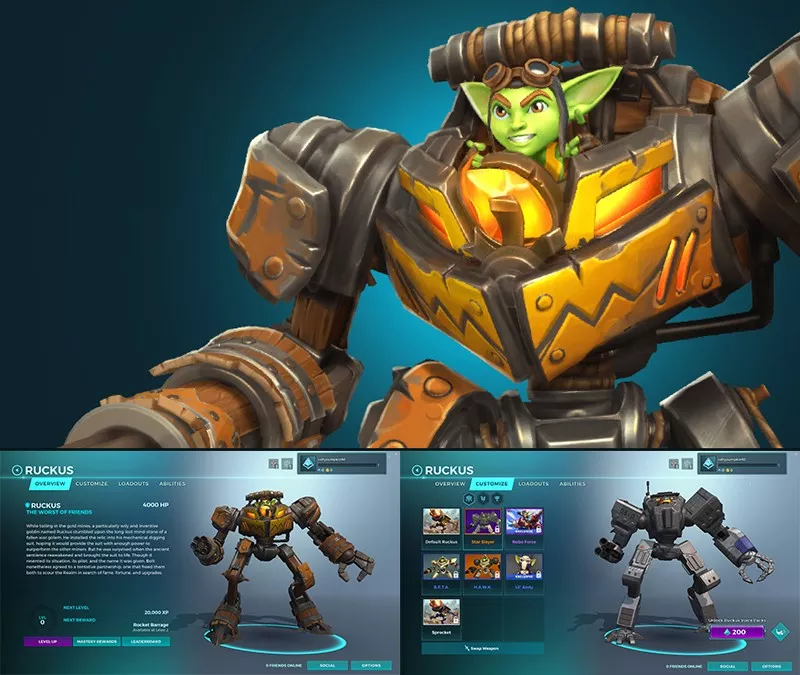Screen dimensions: 800x675
Task: Pick the Robo Force skin tile
Action: [524, 526]
